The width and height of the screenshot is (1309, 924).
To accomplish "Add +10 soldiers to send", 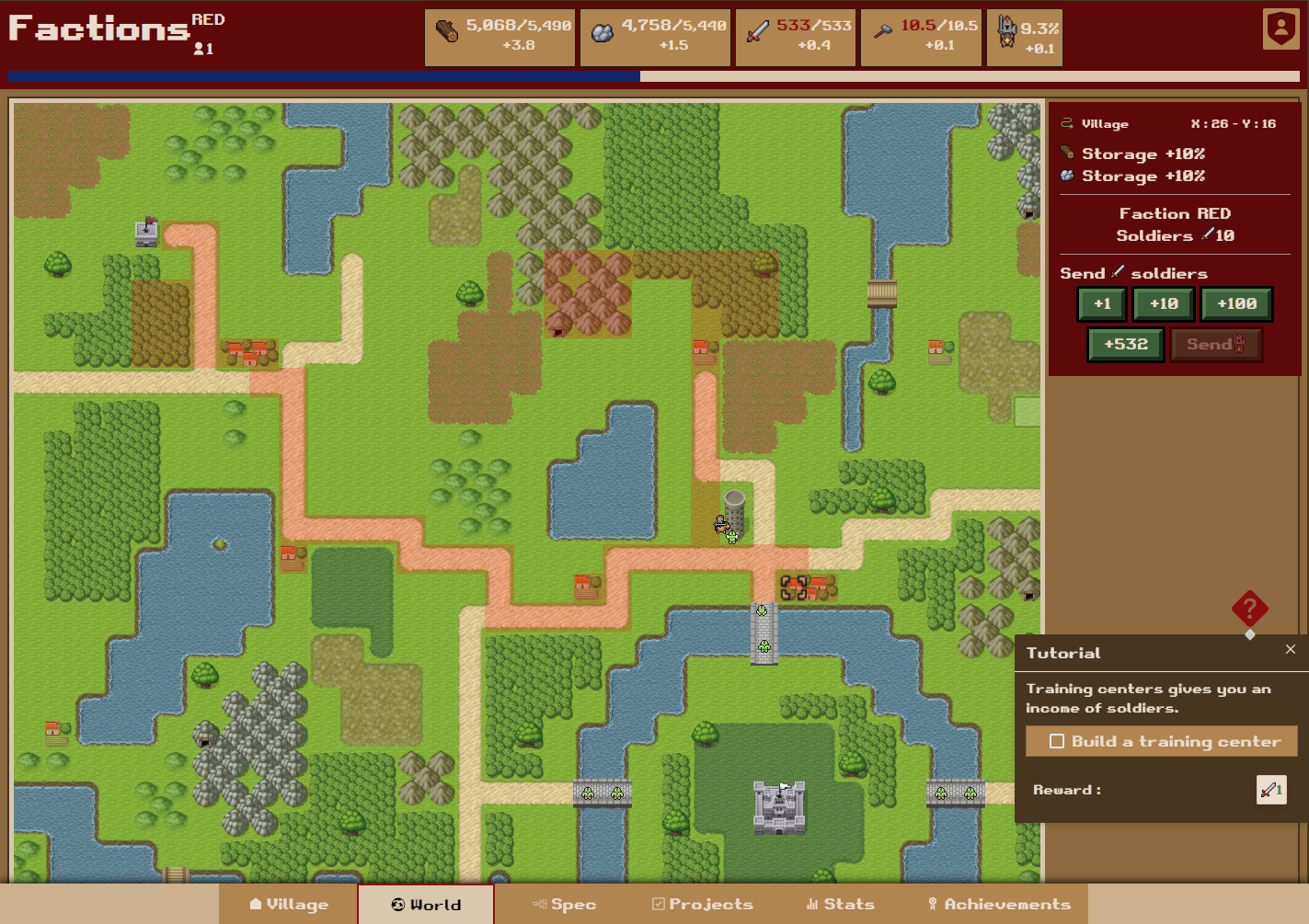I will pos(1164,304).
